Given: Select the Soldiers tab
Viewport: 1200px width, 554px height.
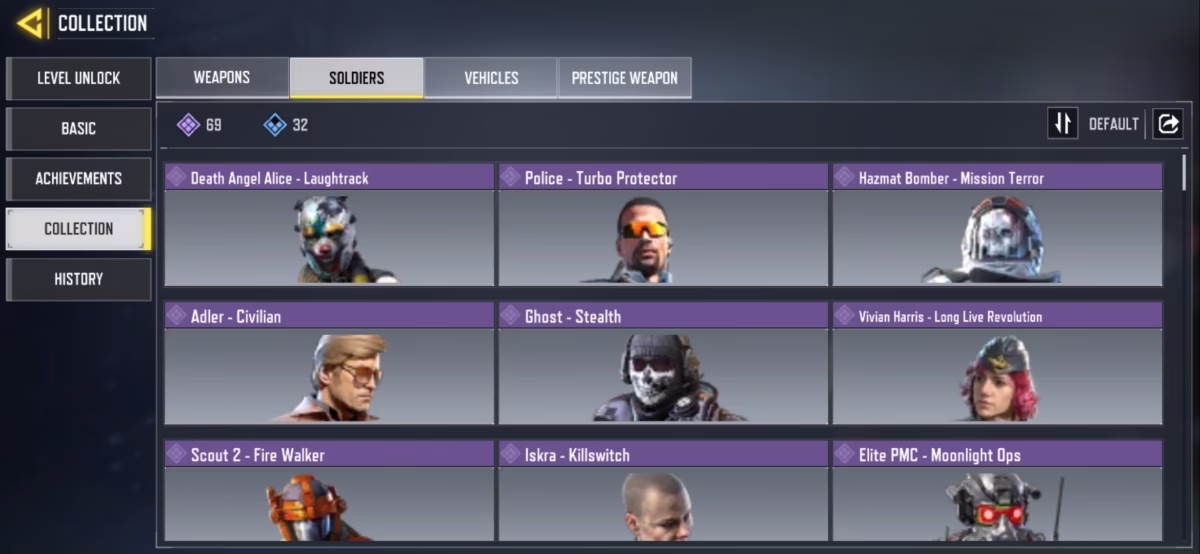Looking at the screenshot, I should click(356, 78).
